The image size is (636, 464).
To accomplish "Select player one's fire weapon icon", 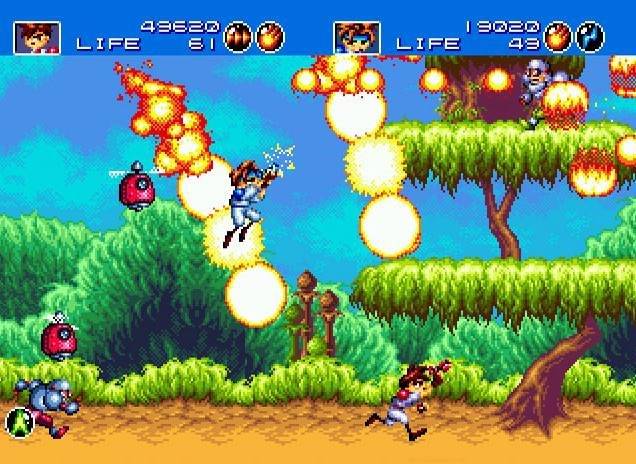I will 270,37.
